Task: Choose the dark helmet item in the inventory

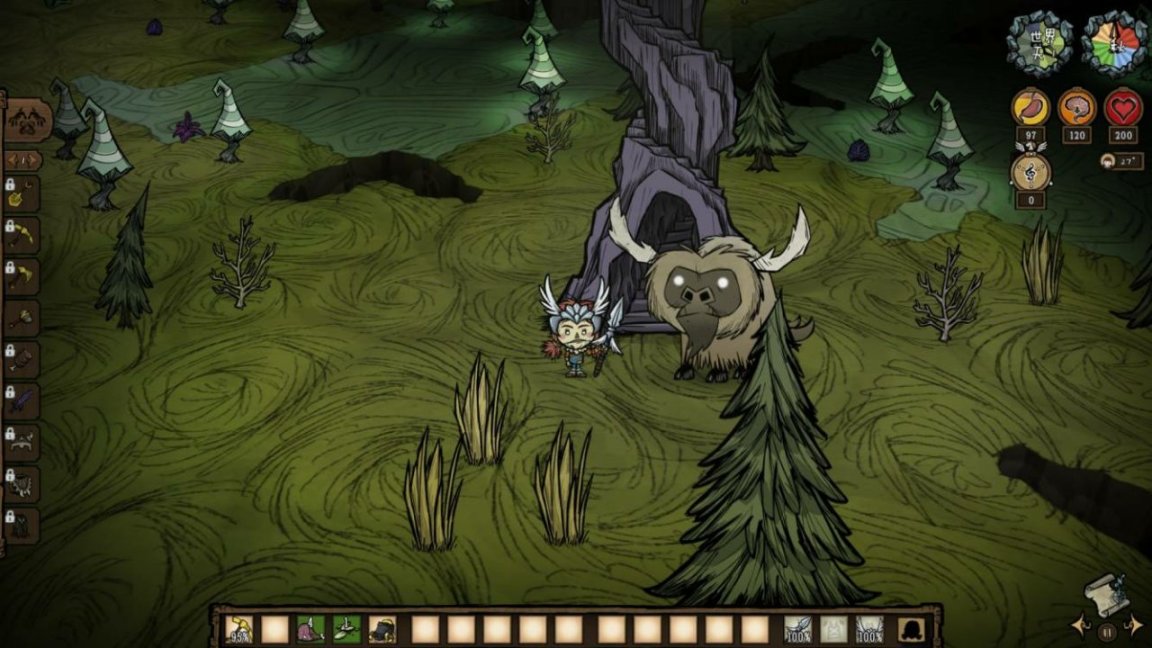Action: 382,629
